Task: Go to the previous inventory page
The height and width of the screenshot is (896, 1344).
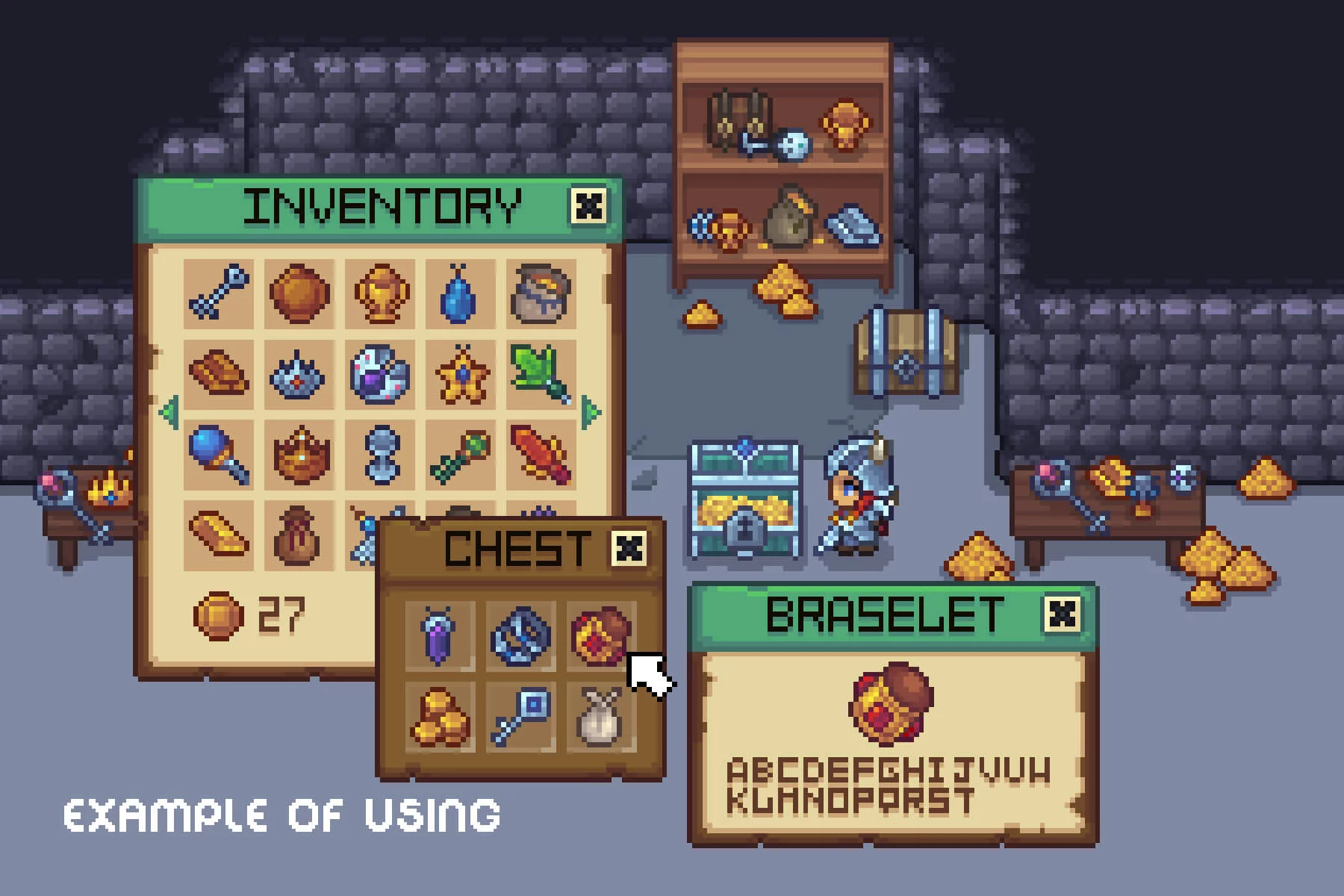Action: click(x=169, y=411)
